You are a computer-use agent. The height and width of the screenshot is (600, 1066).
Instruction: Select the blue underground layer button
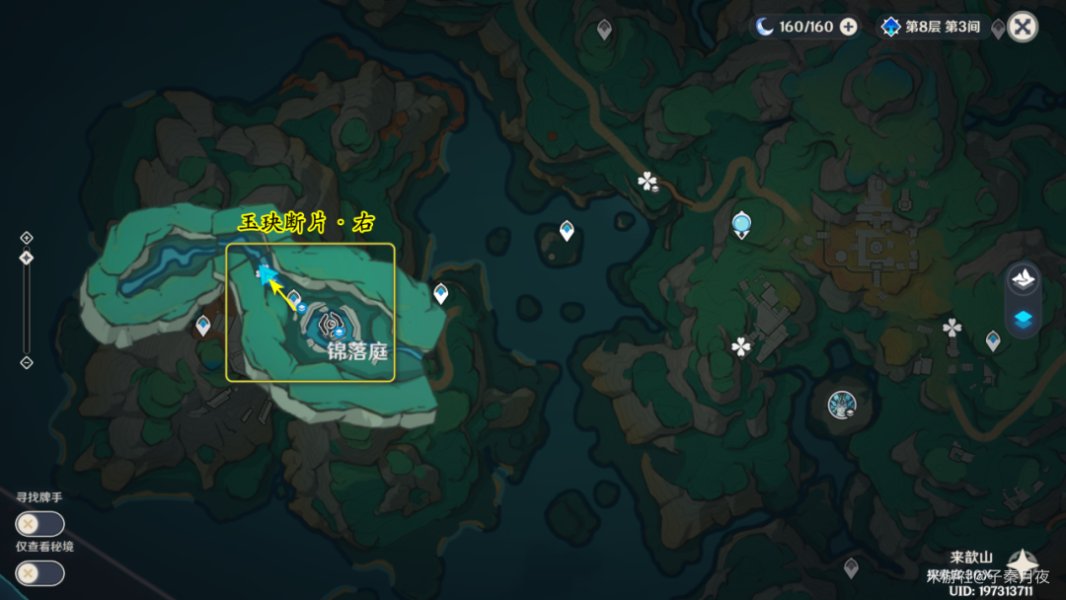(1024, 319)
